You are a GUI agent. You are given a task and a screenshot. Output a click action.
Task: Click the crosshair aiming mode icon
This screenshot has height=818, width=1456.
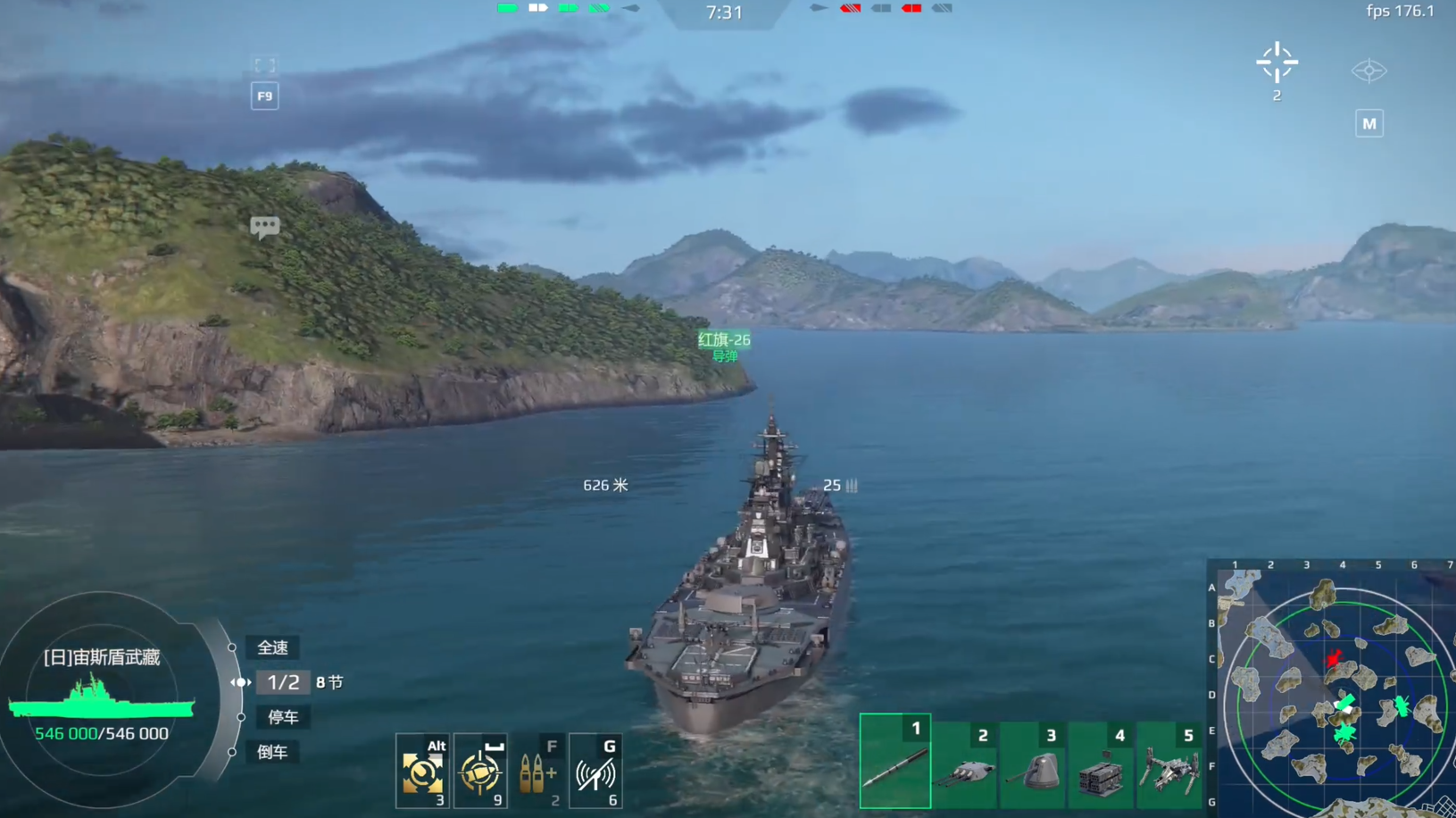click(x=1277, y=63)
